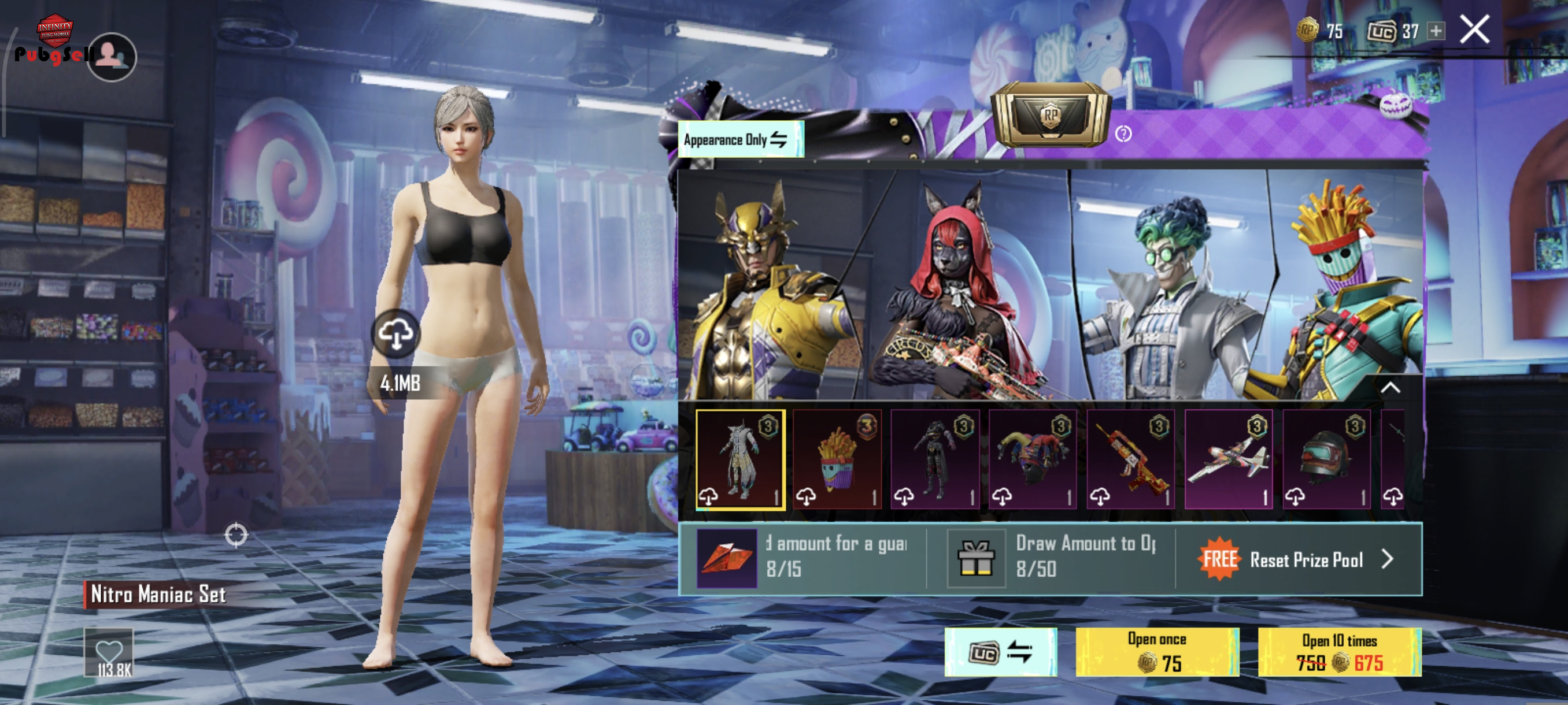Open 10 times for 675
Screen dimensions: 1568x705
pyautogui.click(x=1339, y=652)
